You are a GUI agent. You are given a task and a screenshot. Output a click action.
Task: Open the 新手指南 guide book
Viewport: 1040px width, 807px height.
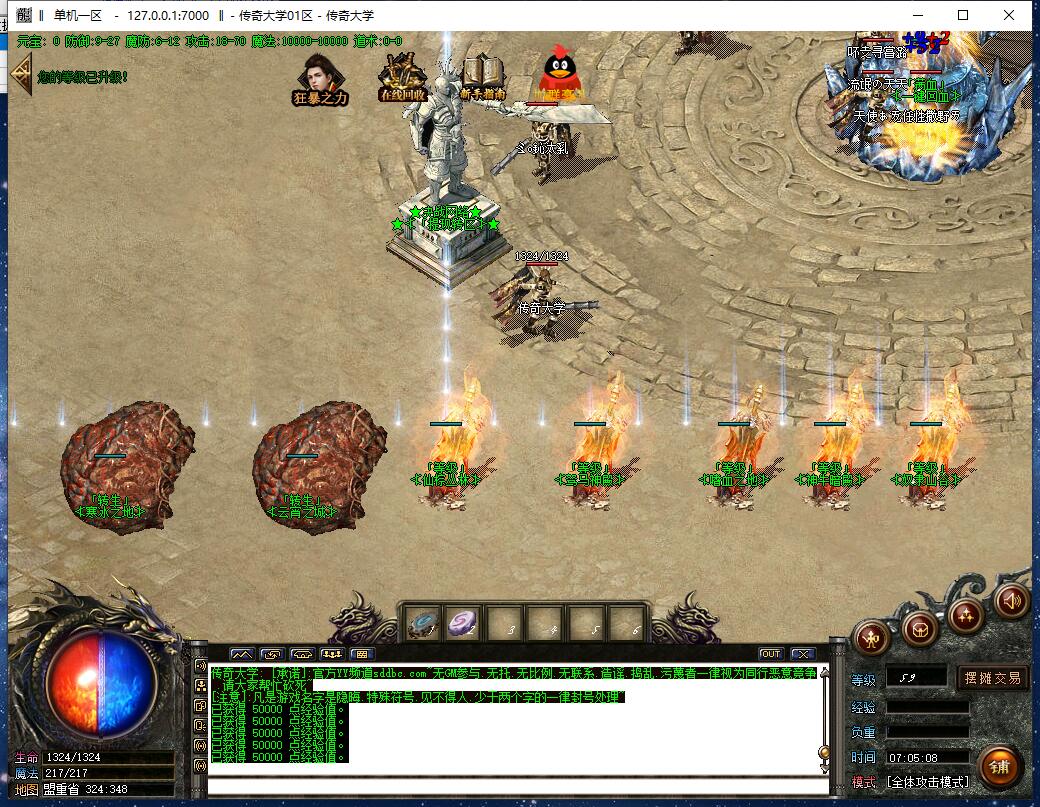tap(483, 76)
